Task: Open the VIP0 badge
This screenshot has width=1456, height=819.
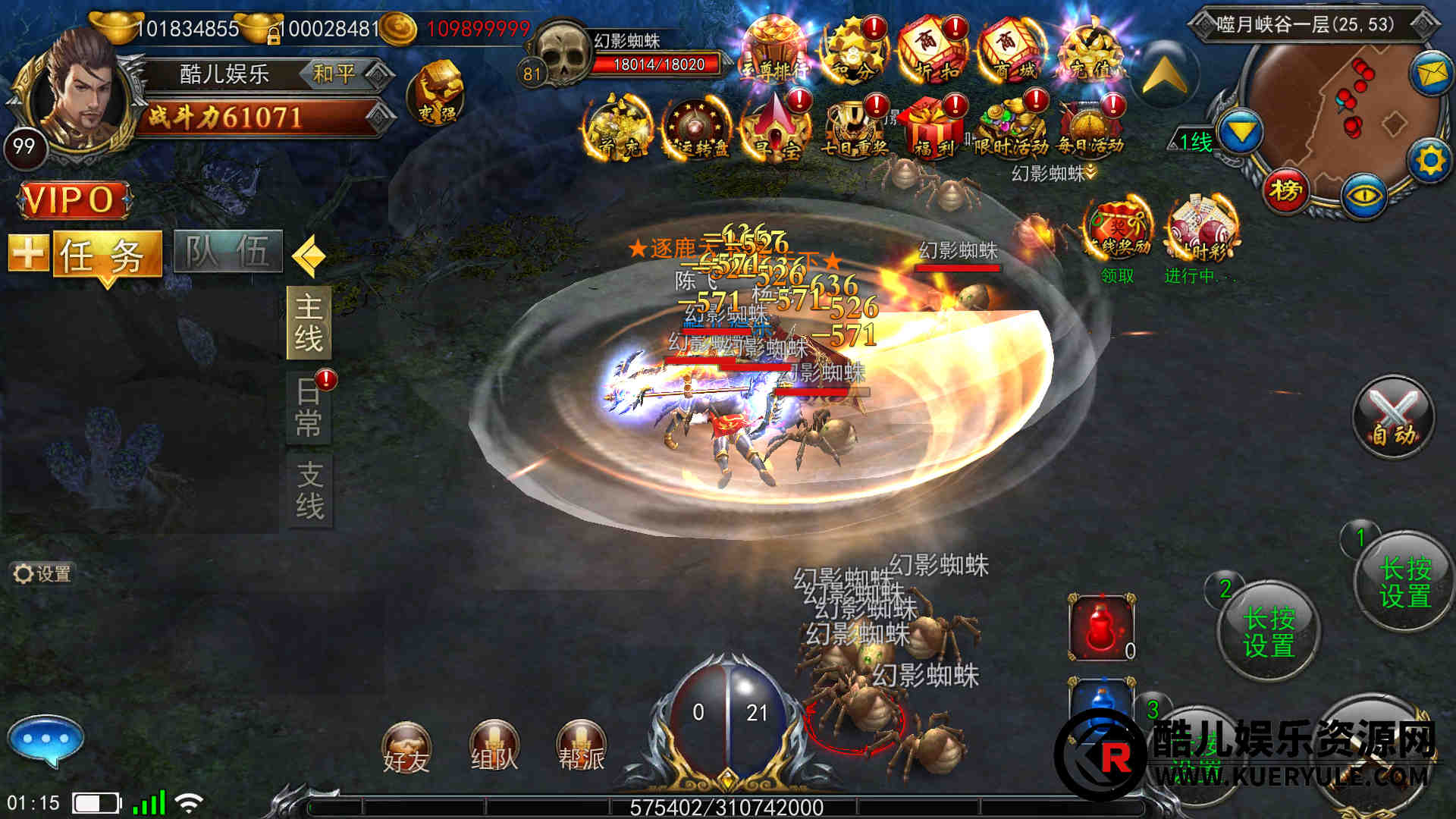Action: [x=74, y=200]
